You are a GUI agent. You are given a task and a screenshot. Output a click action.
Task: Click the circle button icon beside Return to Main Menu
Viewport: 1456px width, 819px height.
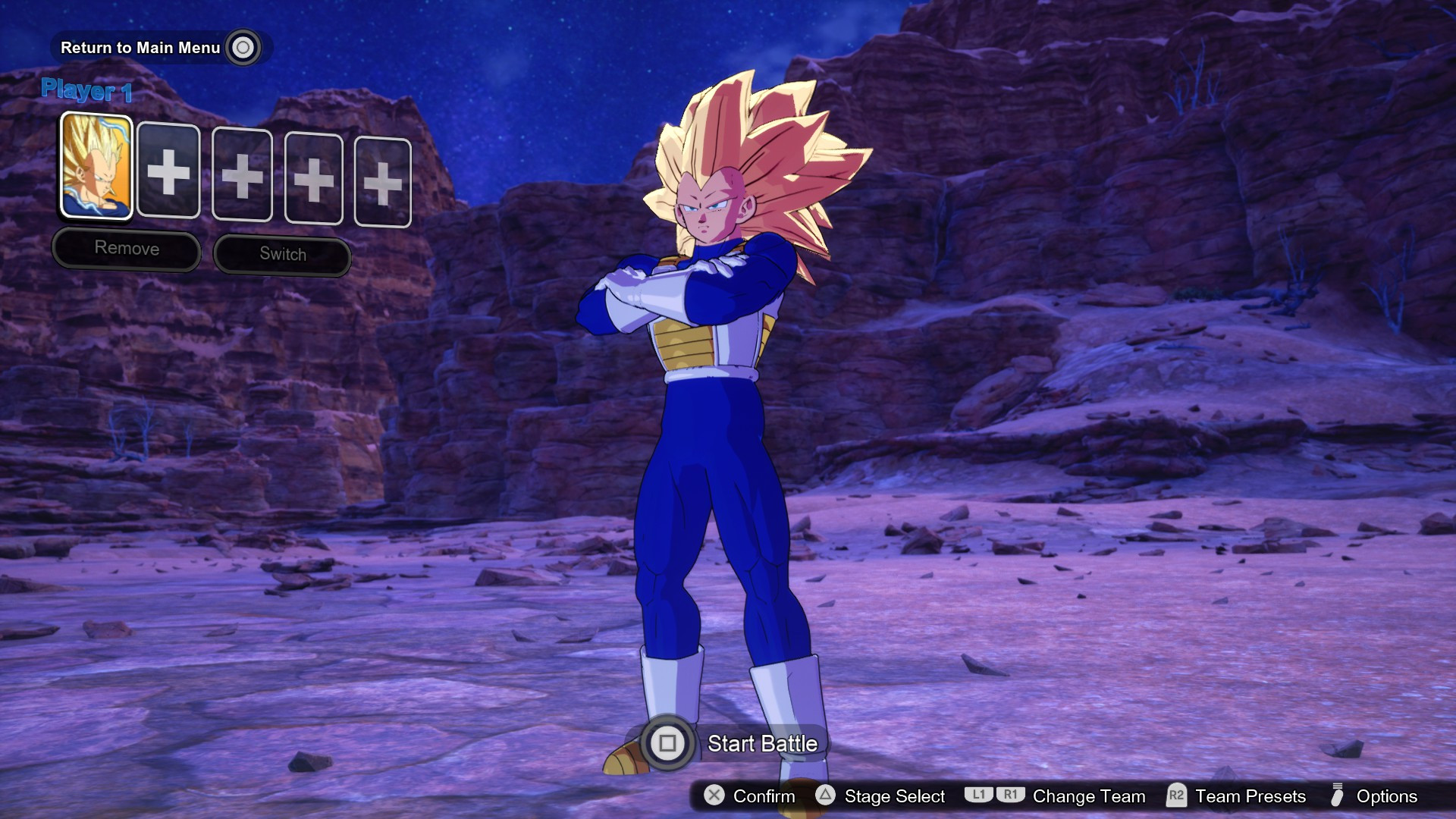coord(242,47)
